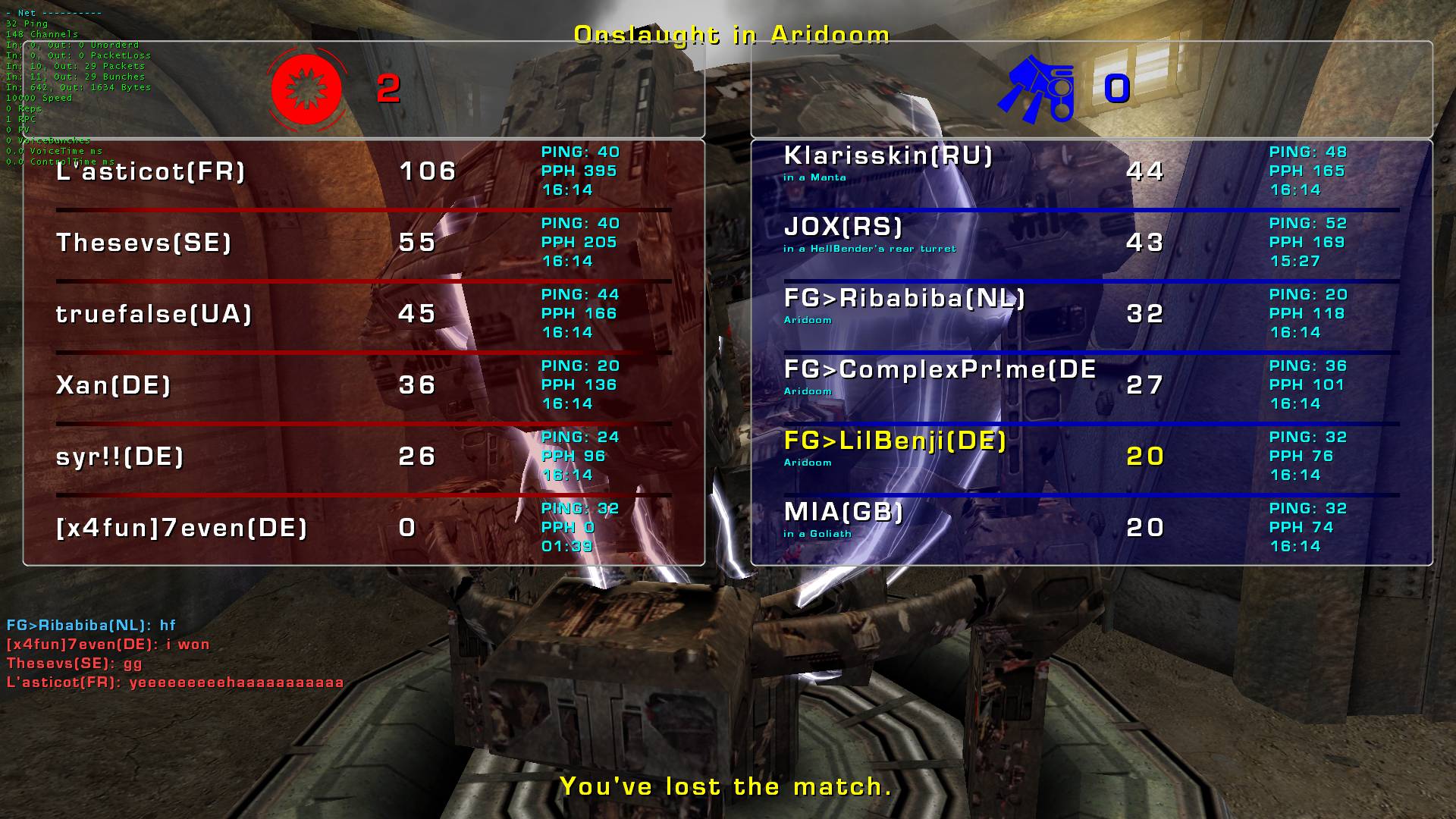Select L'asticot(FR) player row
Viewport: 1456px width, 819px height.
click(152, 172)
